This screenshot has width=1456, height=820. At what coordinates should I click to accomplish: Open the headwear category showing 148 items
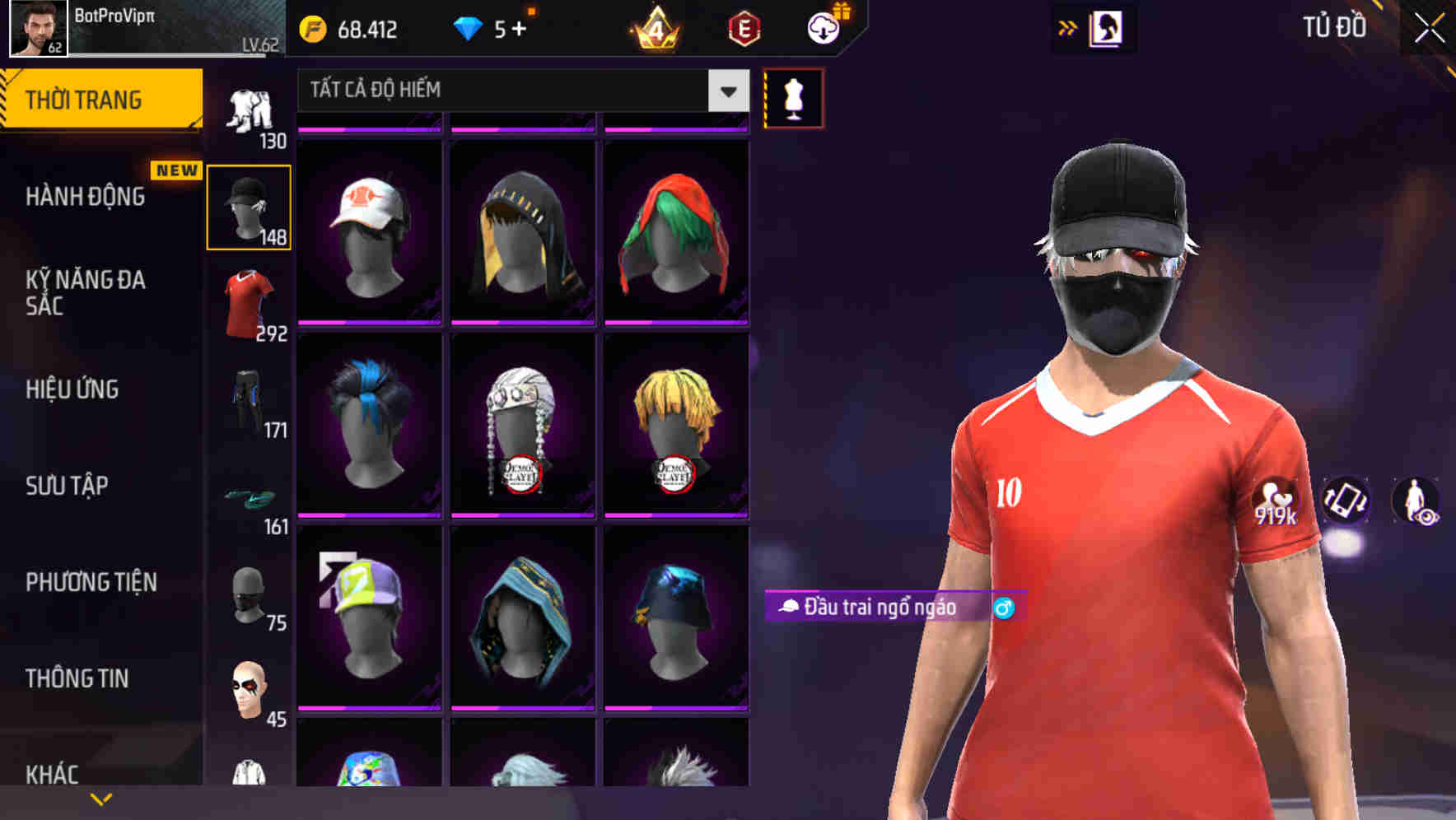[x=247, y=206]
